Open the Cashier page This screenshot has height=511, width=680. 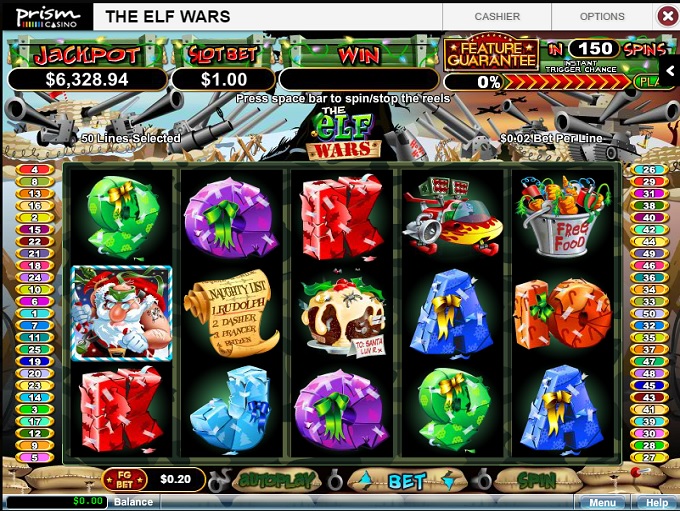point(497,16)
